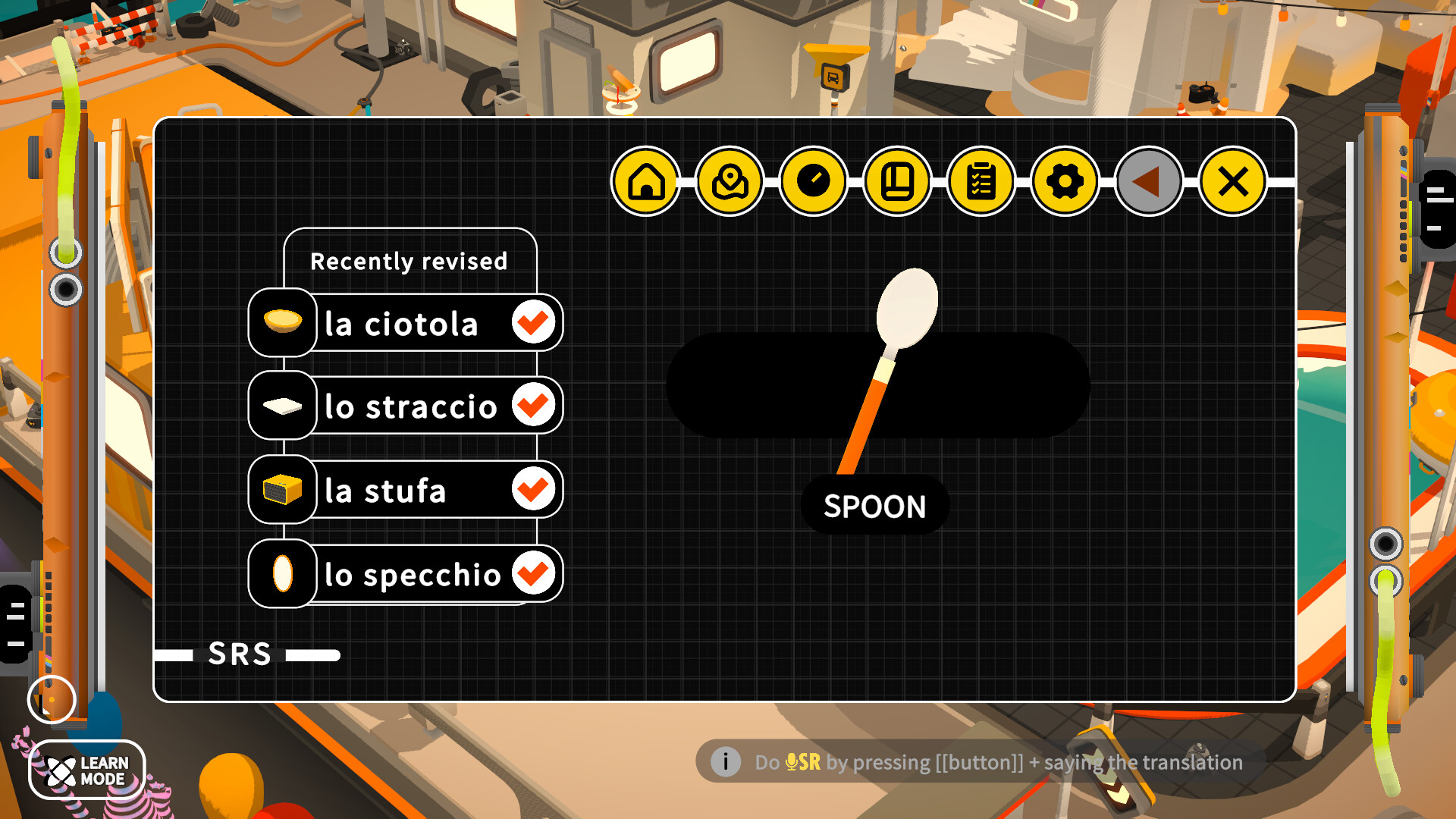The height and width of the screenshot is (819, 1456).
Task: Expand the Recently revised list
Action: (409, 261)
